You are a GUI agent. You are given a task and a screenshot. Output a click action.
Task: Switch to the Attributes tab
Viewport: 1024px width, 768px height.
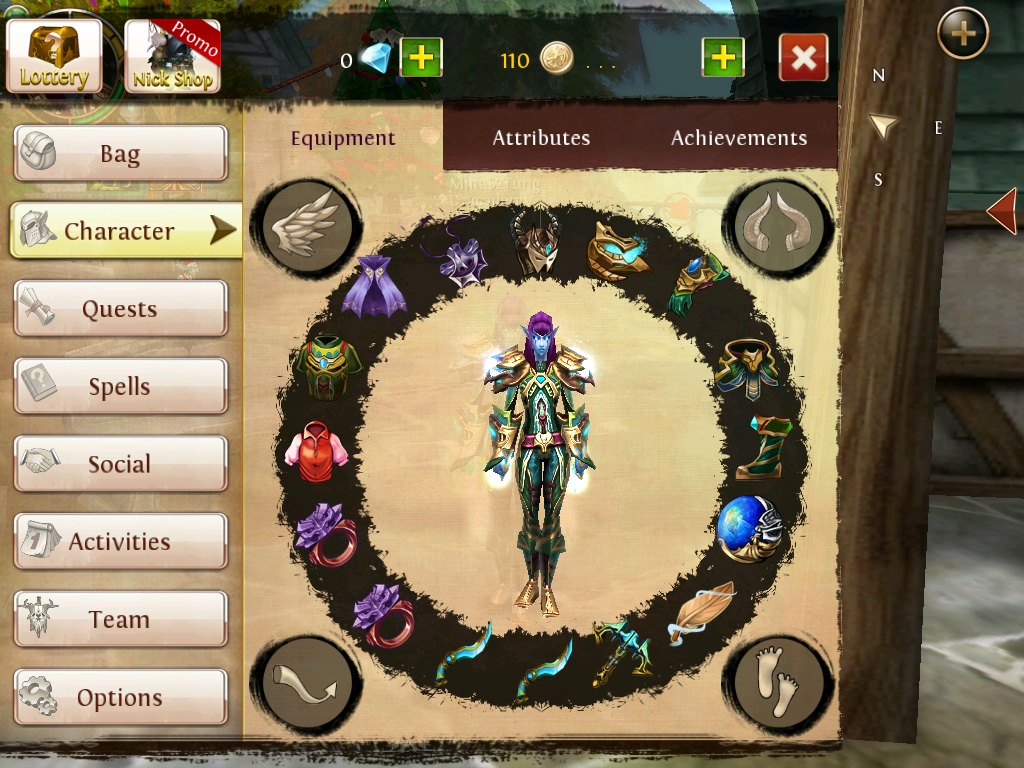click(541, 138)
